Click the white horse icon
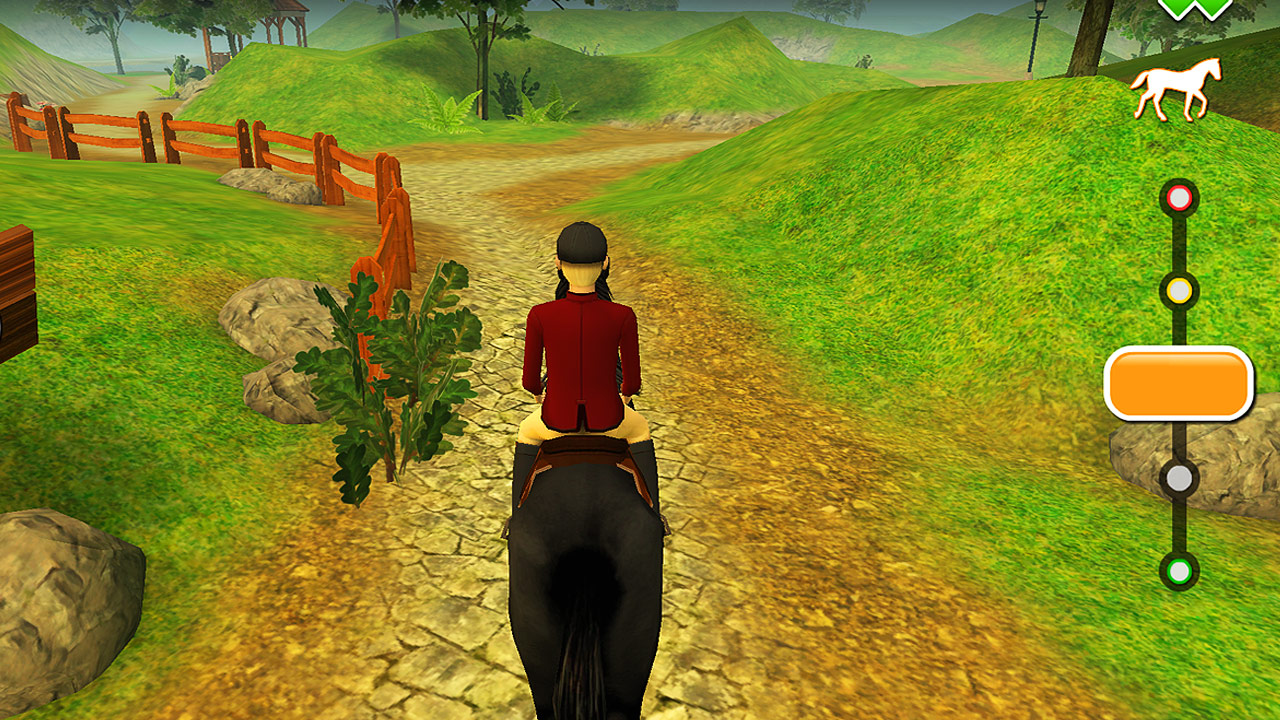The height and width of the screenshot is (720, 1280). (x=1172, y=89)
